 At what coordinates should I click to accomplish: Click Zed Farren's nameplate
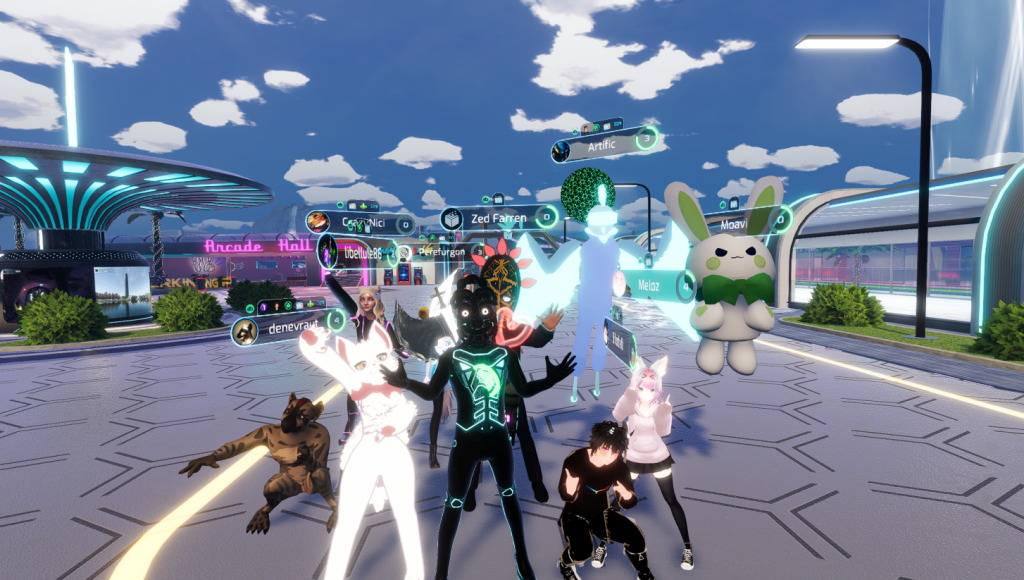[x=497, y=217]
